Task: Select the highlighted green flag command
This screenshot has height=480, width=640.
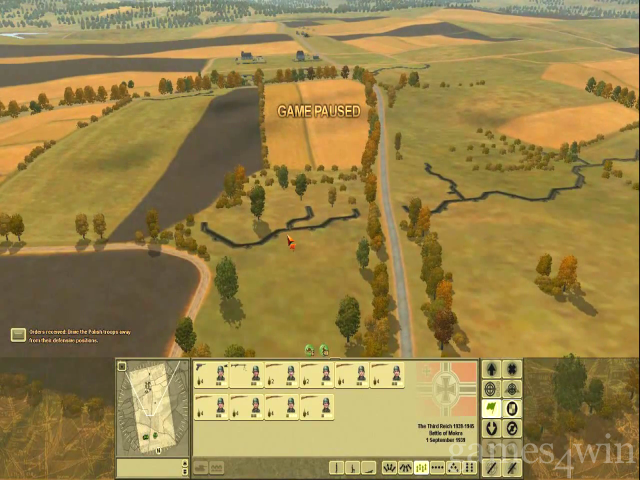Action: tap(490, 409)
